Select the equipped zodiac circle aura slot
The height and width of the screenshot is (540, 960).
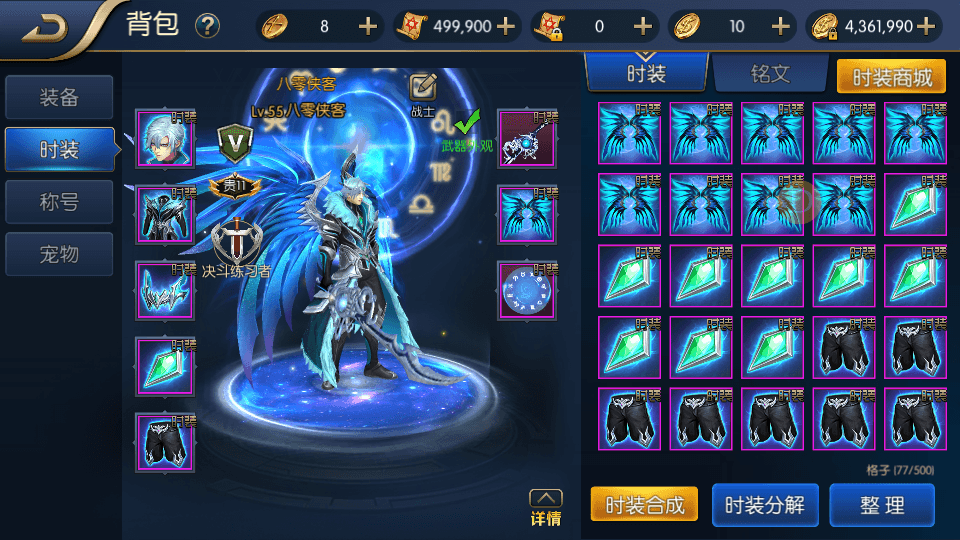tap(527, 291)
